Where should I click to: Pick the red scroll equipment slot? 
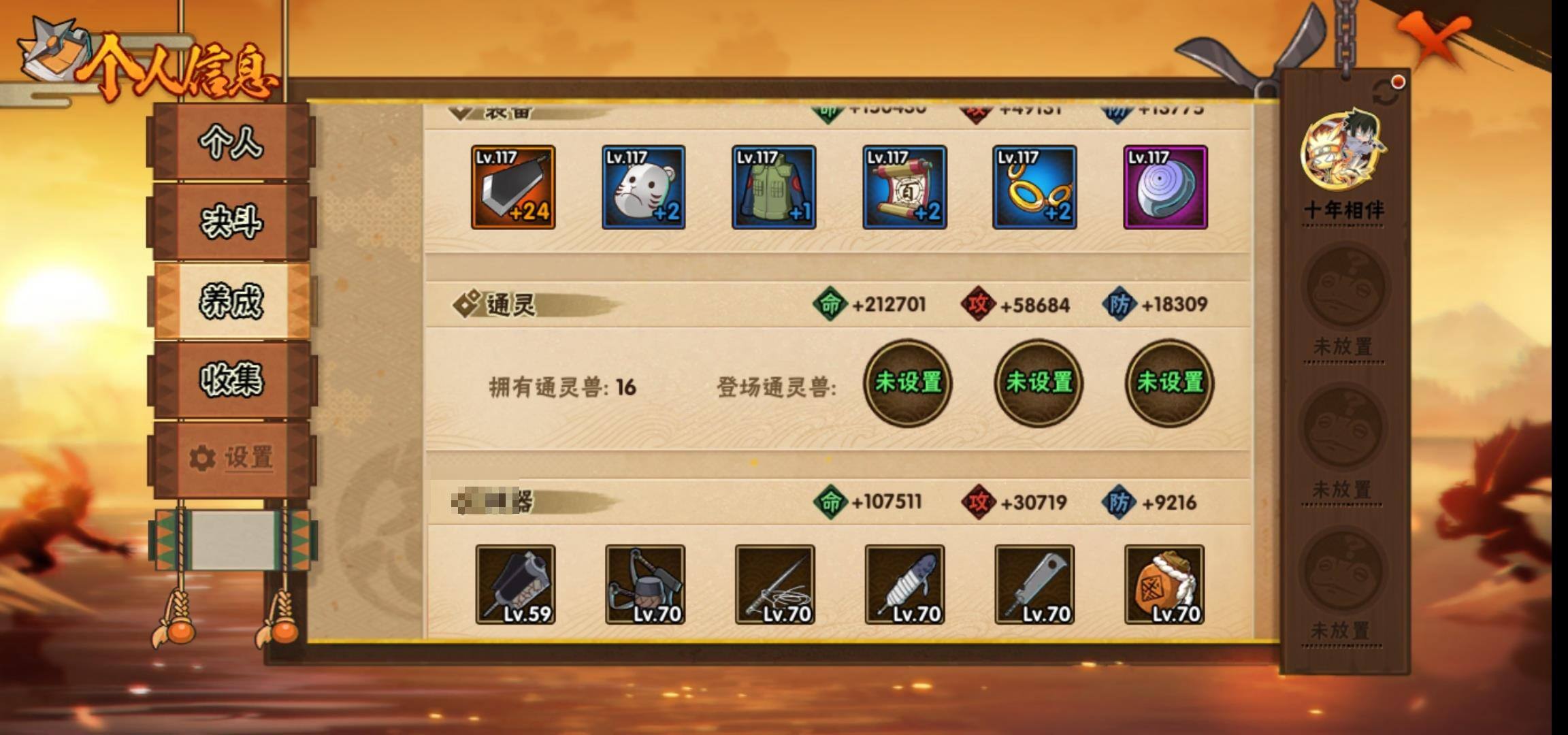pyautogui.click(x=904, y=187)
